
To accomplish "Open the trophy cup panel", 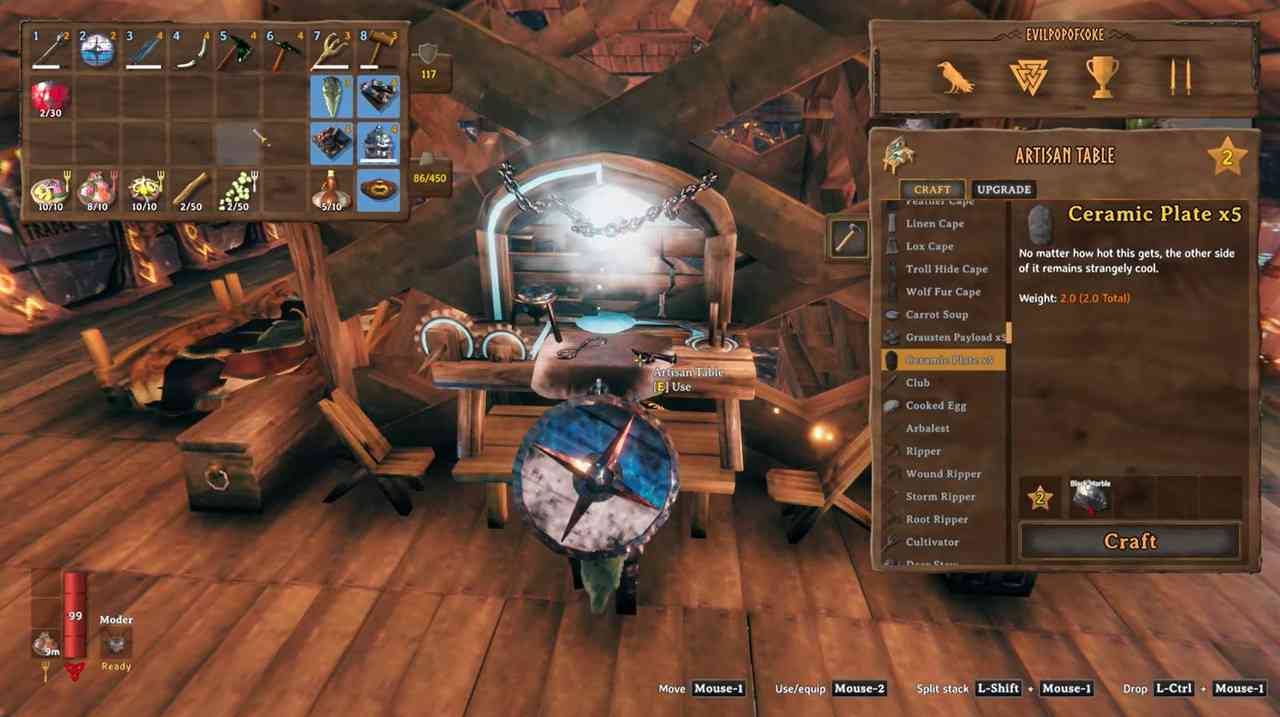I will coord(1101,77).
